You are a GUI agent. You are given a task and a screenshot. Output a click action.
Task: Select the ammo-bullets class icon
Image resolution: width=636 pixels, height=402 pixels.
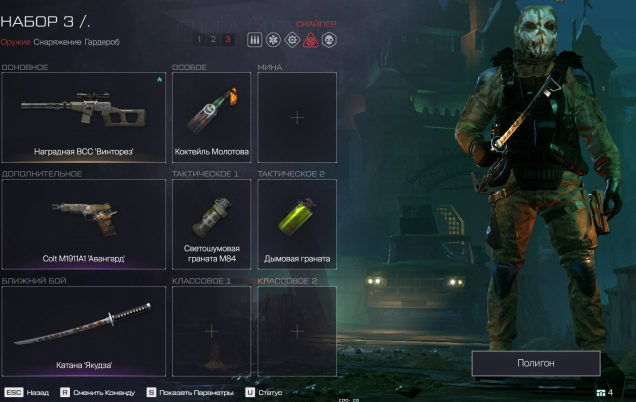click(x=254, y=39)
